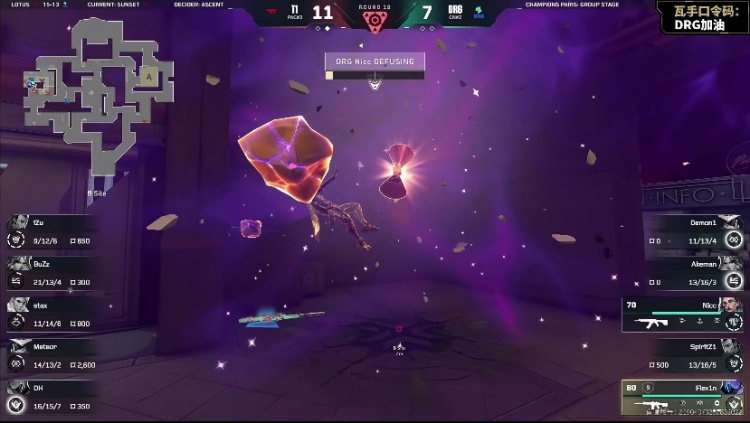Select SpiritZ1's player card
Viewport: 750px width, 423px height.
[x=695, y=354]
